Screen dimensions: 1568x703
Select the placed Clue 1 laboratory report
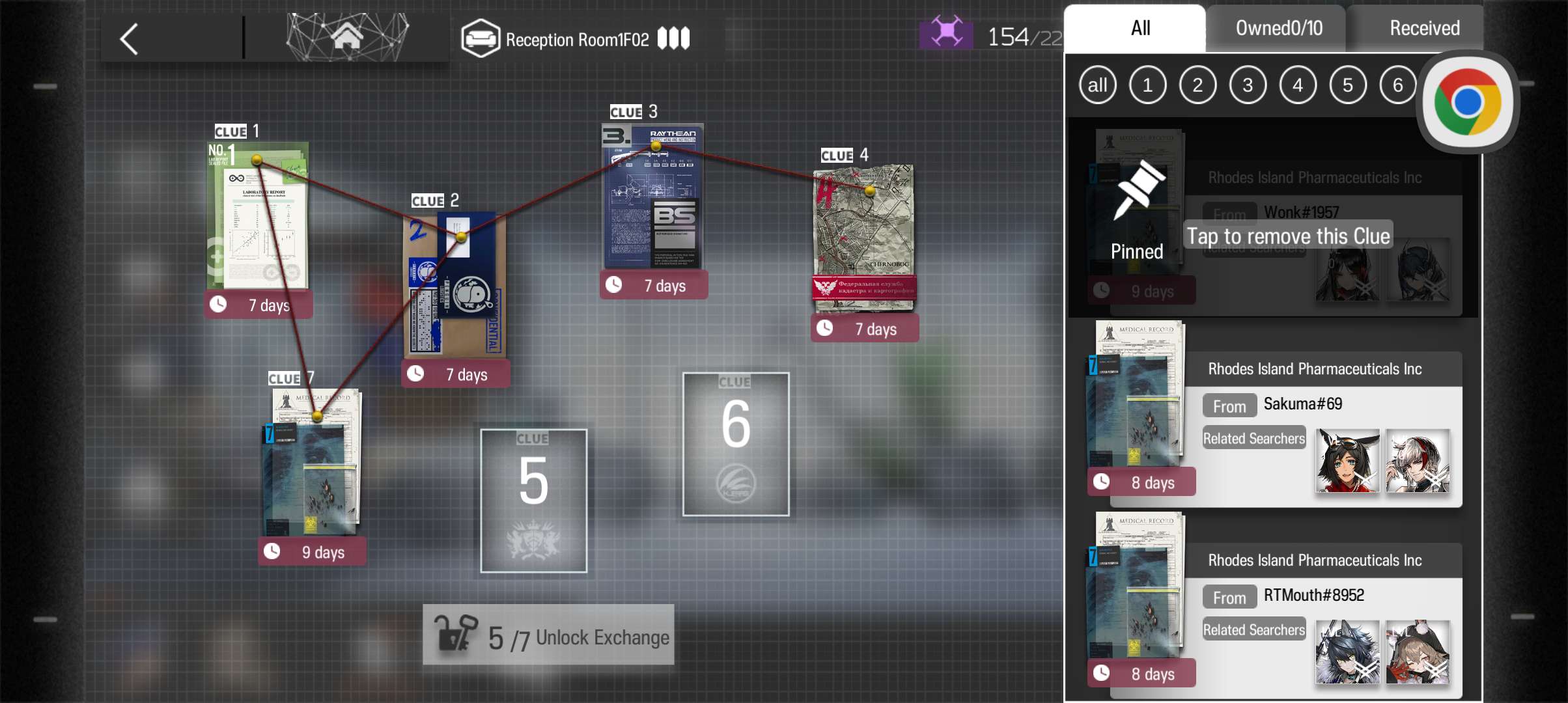point(258,217)
